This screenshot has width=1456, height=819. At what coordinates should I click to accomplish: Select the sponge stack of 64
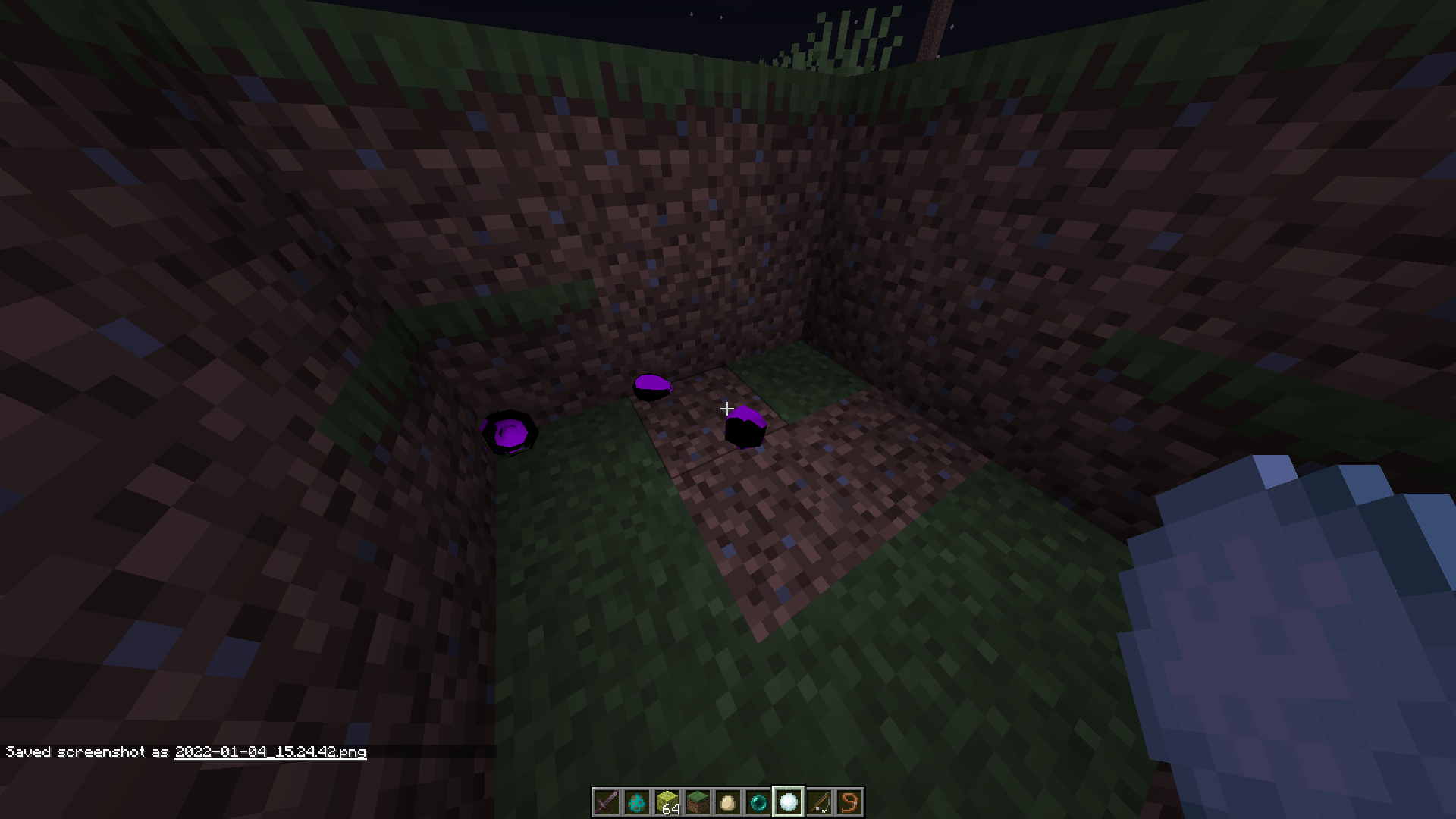click(x=667, y=802)
